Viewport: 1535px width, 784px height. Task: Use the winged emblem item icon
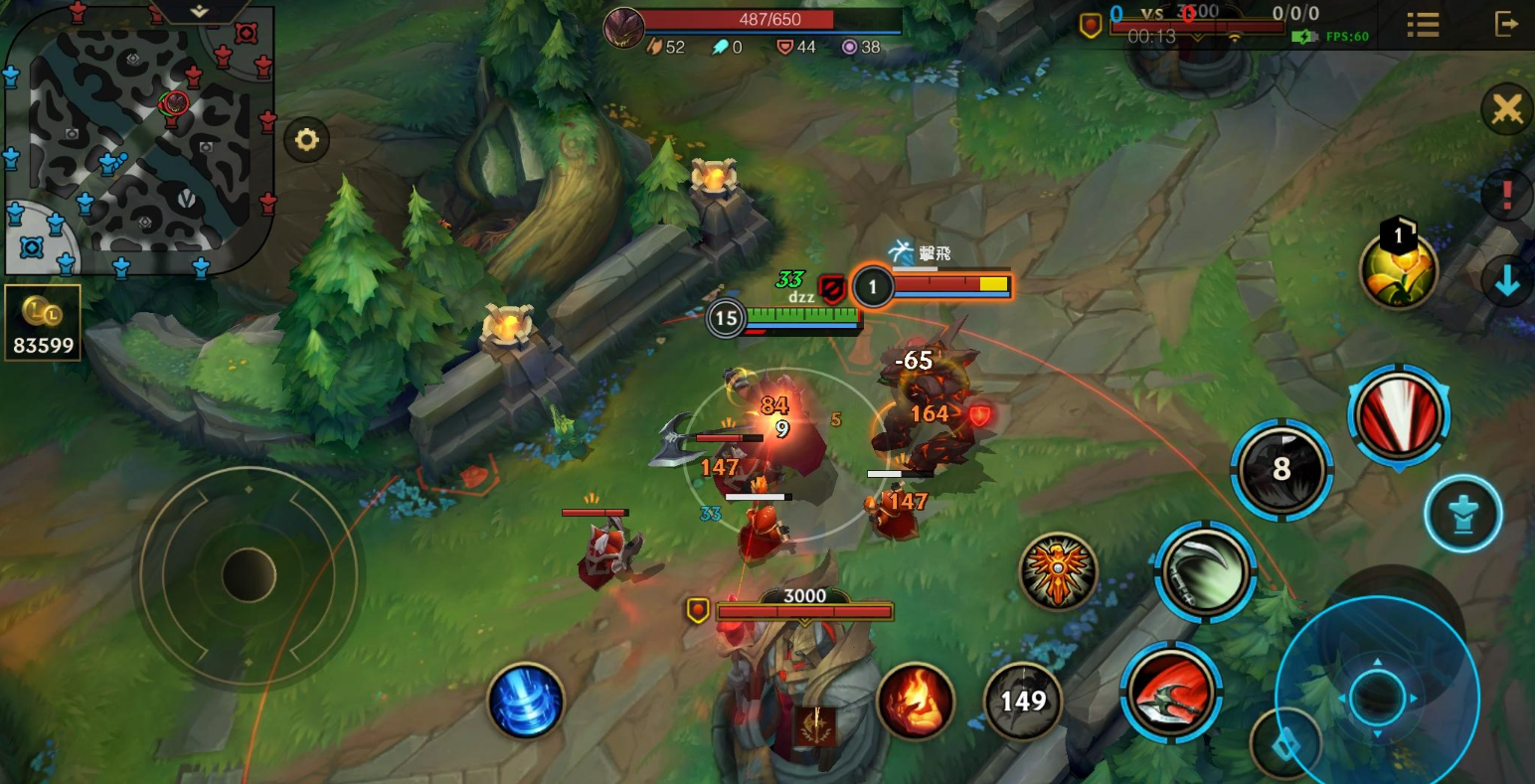click(1058, 571)
